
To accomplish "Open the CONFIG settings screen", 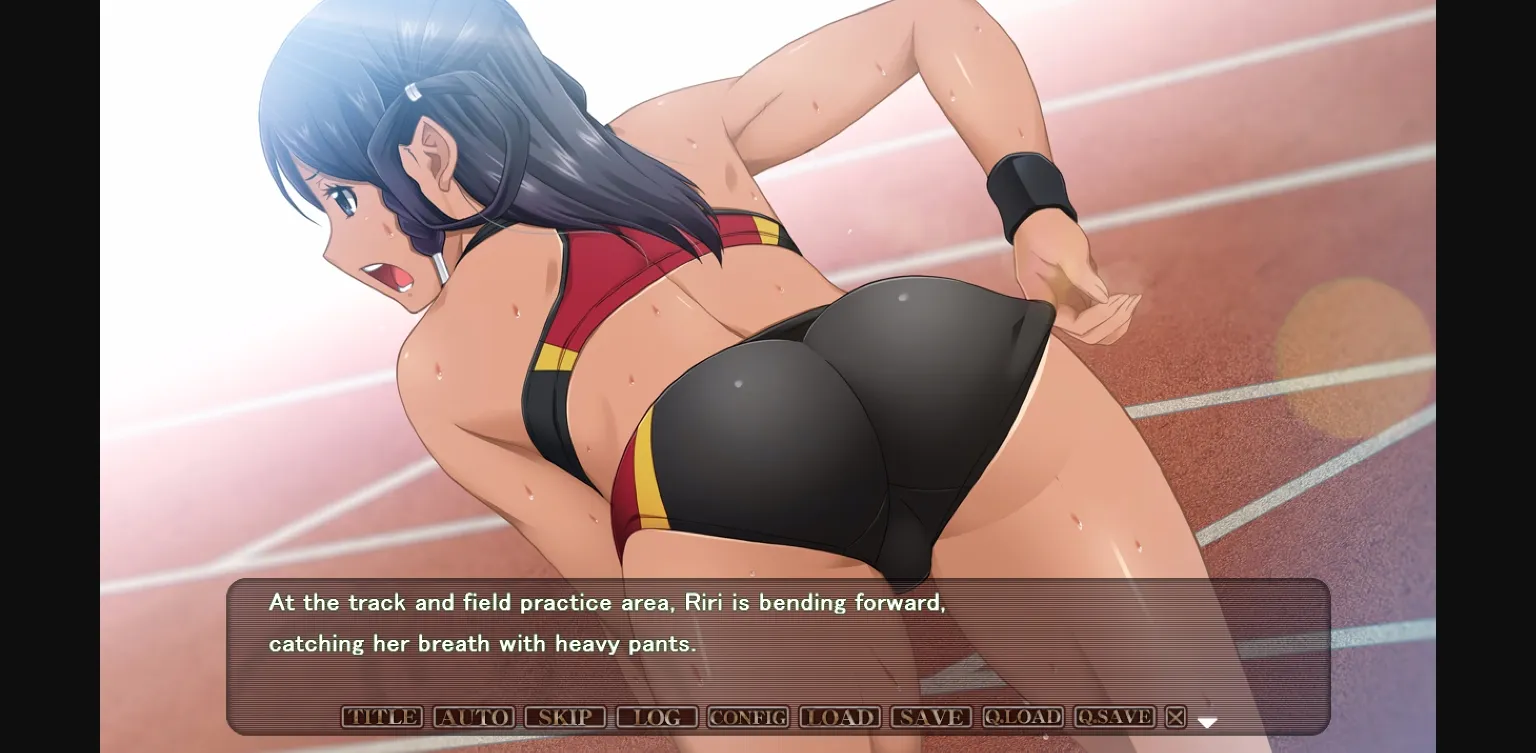I will (747, 717).
